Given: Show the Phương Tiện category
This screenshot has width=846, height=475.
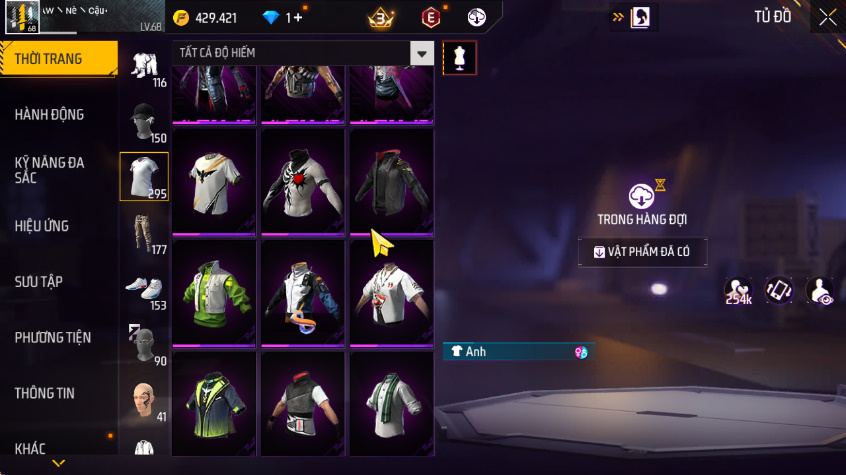Looking at the screenshot, I should tap(52, 338).
